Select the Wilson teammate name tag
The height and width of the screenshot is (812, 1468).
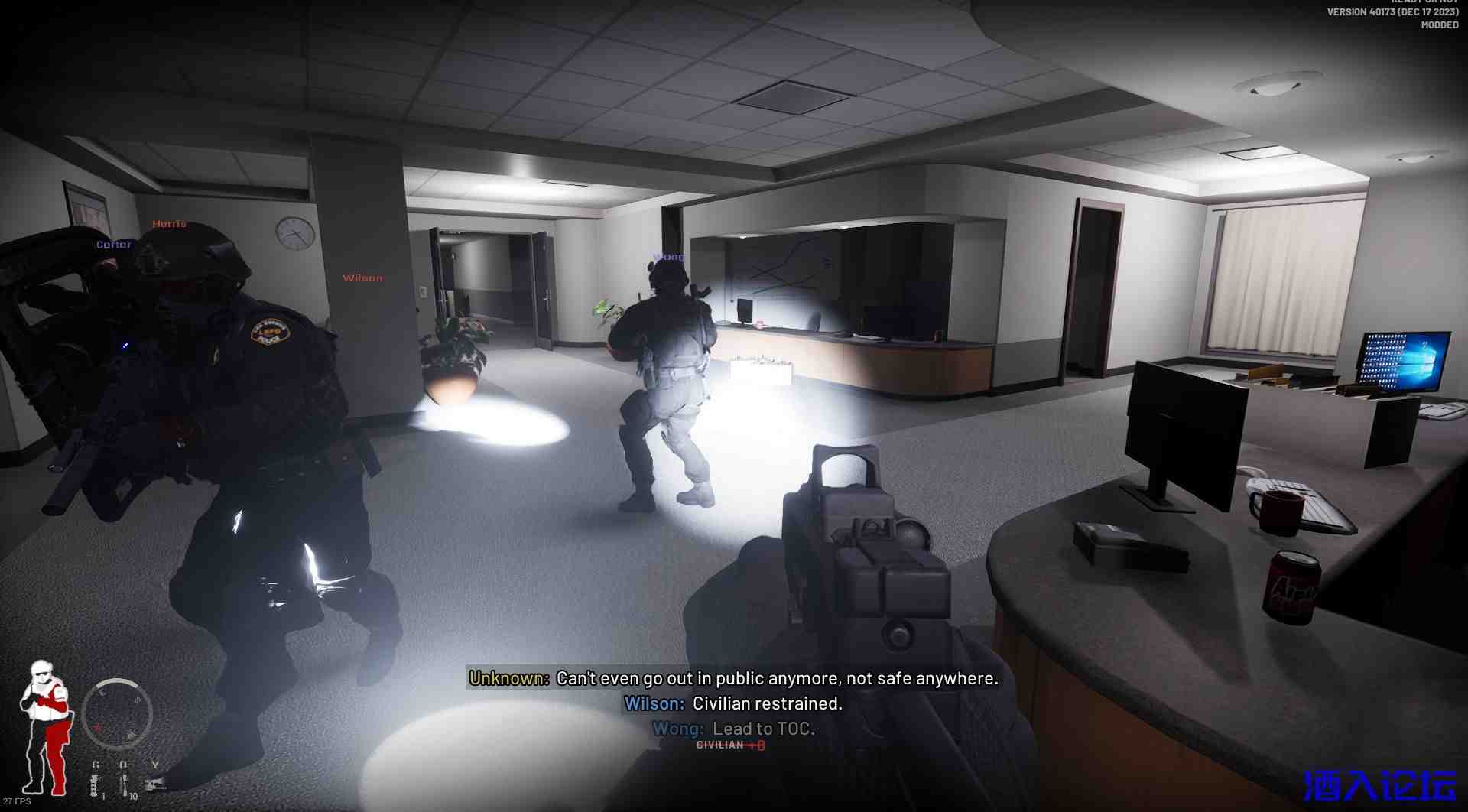point(362,278)
